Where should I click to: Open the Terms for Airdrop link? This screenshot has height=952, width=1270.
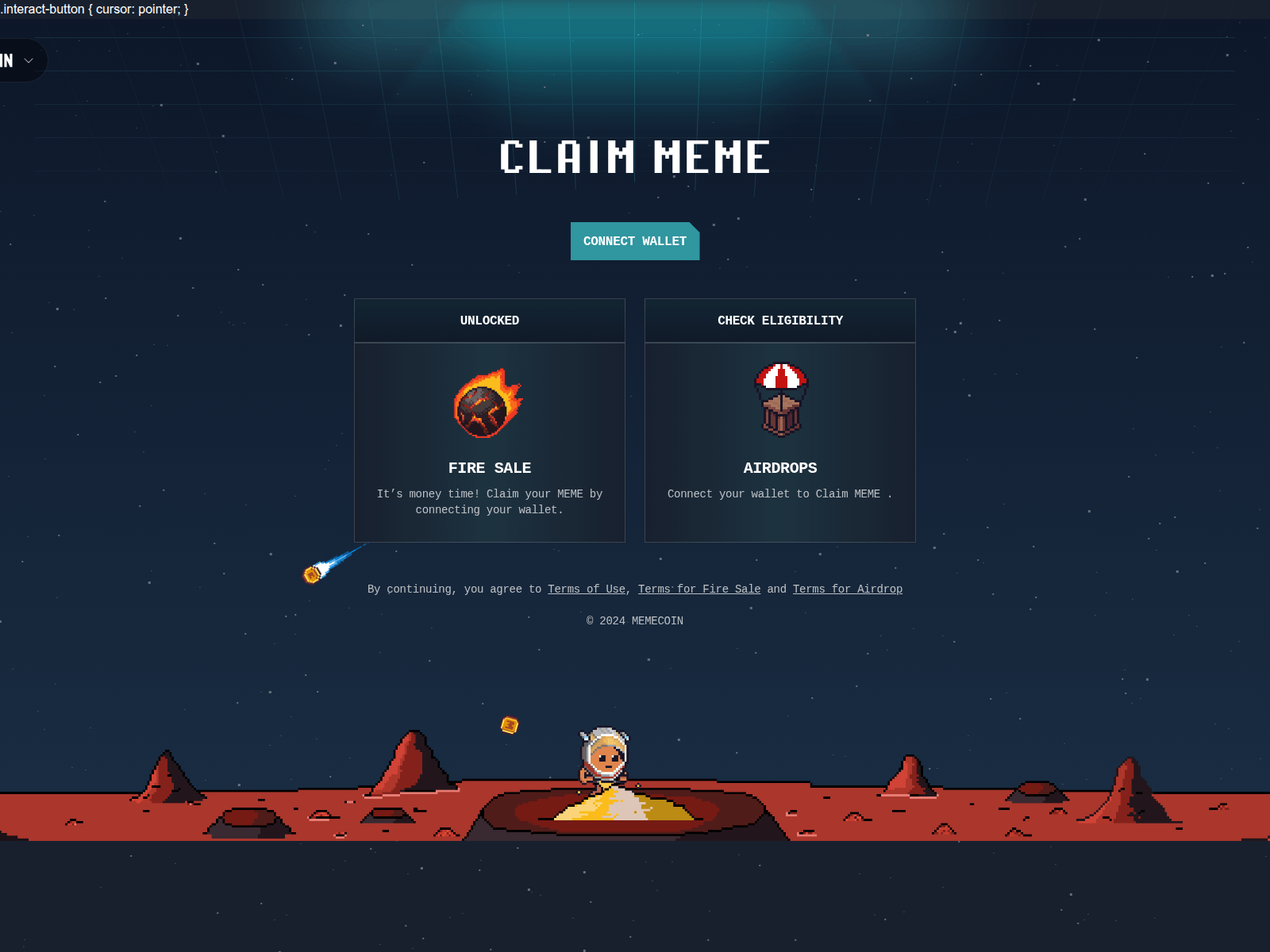coord(847,589)
